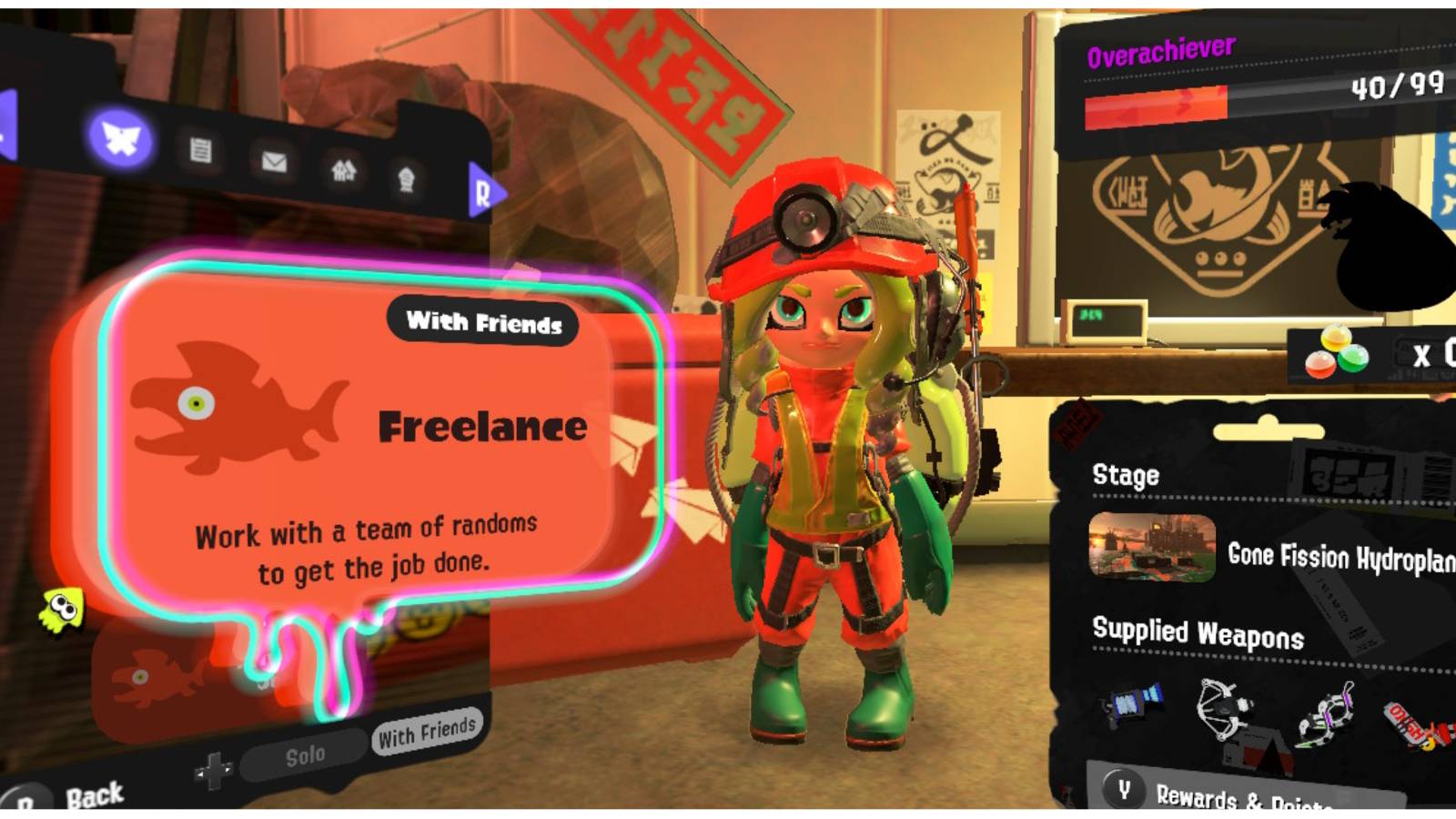1456x819 pixels.
Task: Click the Supplied Weapons heading
Action: click(x=1197, y=632)
